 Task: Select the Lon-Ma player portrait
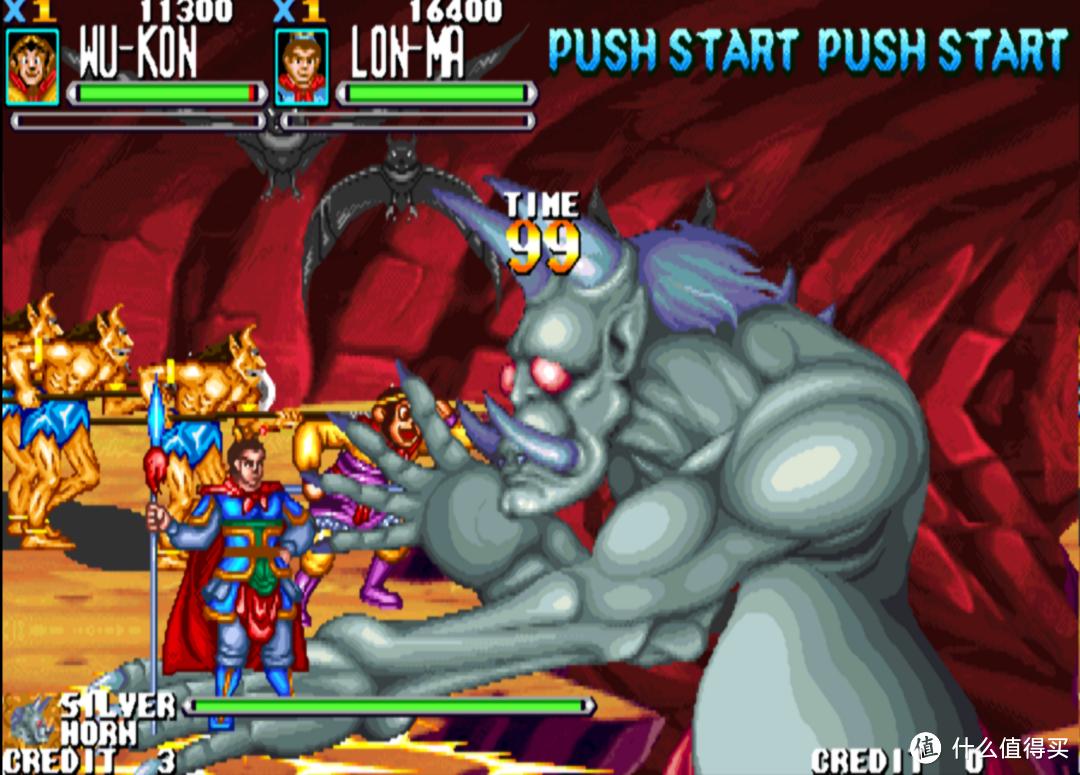301,67
